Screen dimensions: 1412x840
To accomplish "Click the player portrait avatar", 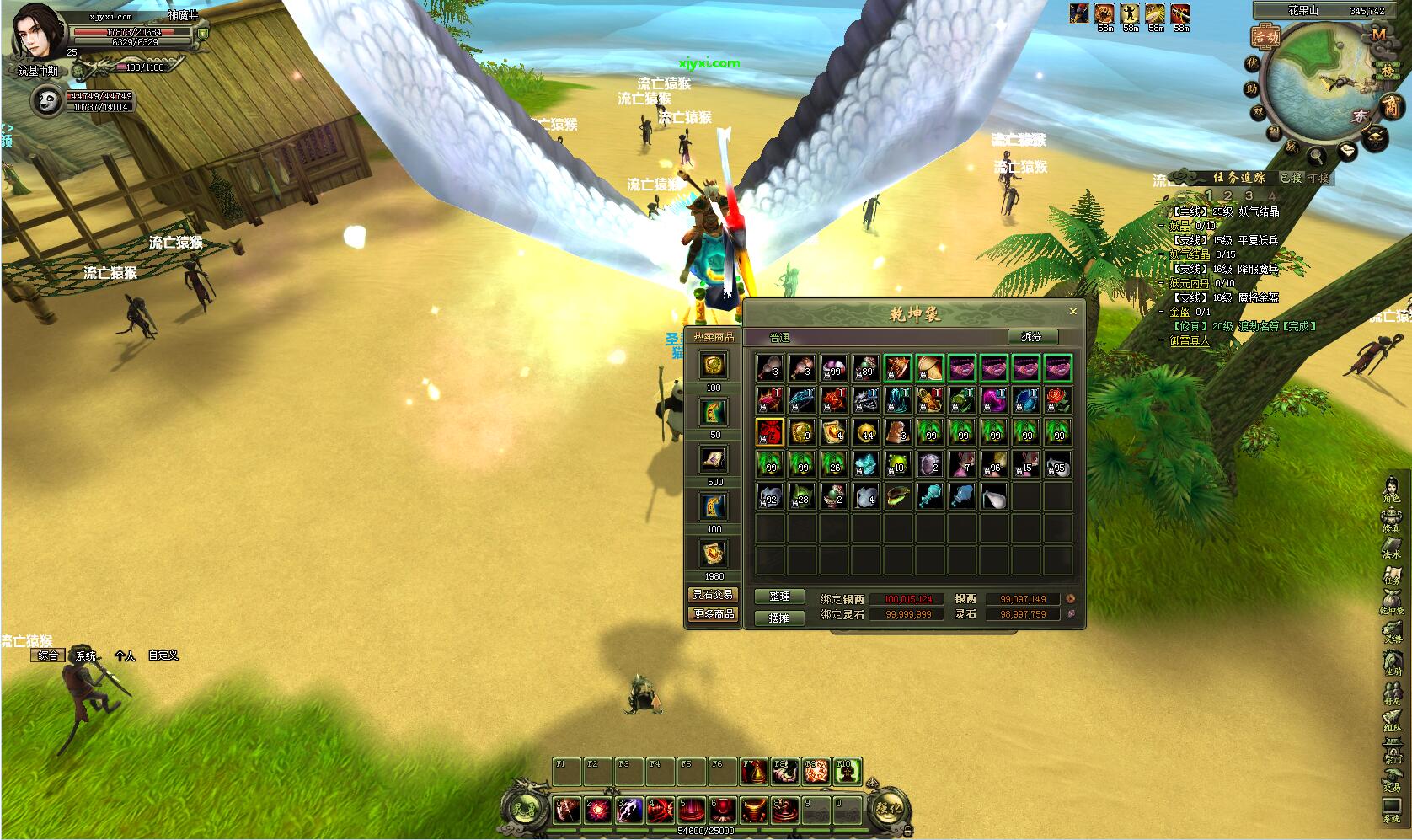I will click(37, 32).
